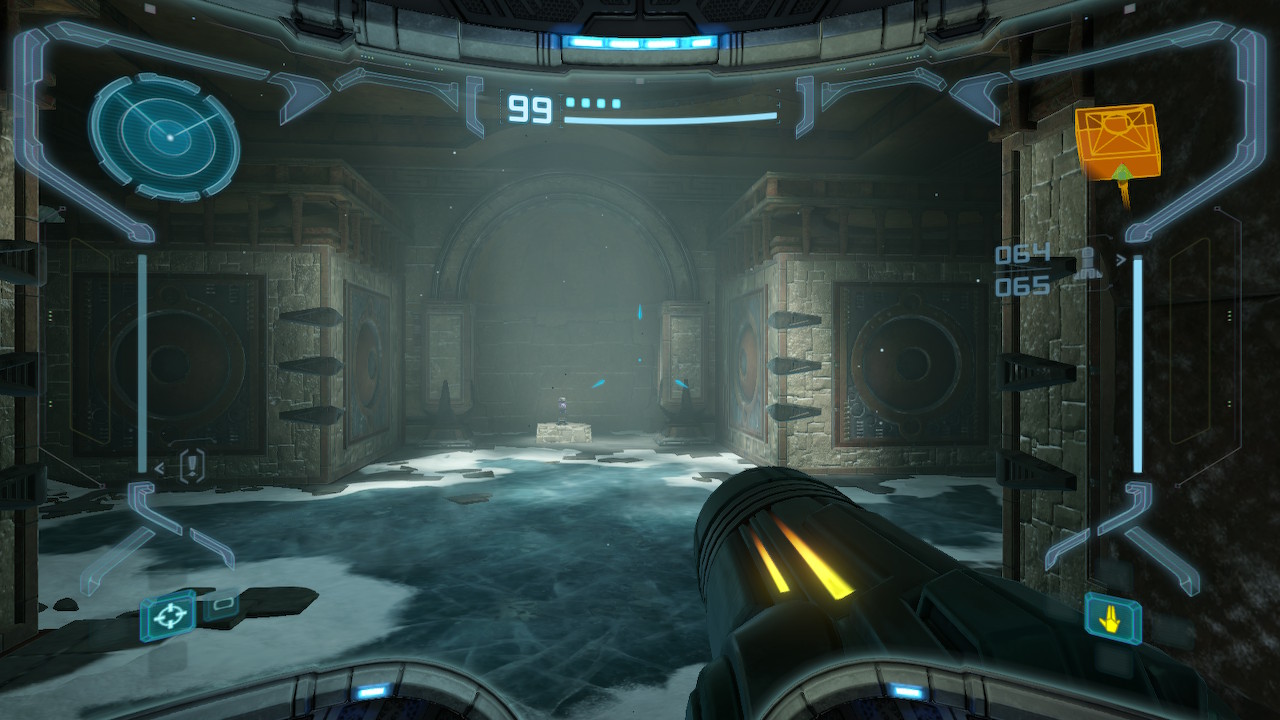This screenshot has height=720, width=1280.
Task: Switch to the secondary visor icon
Action: coord(222,605)
